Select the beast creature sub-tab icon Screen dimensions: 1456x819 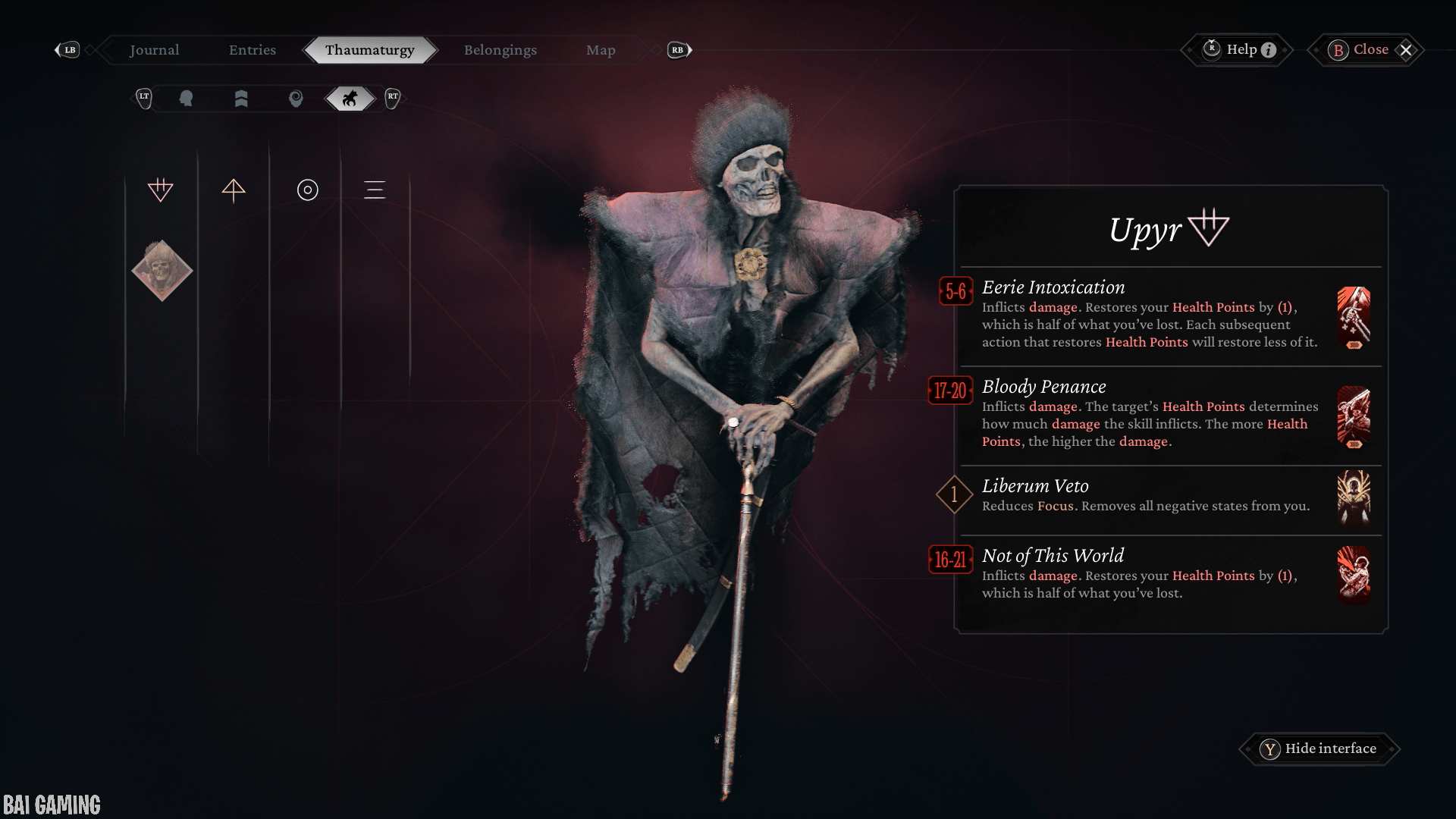tap(350, 99)
